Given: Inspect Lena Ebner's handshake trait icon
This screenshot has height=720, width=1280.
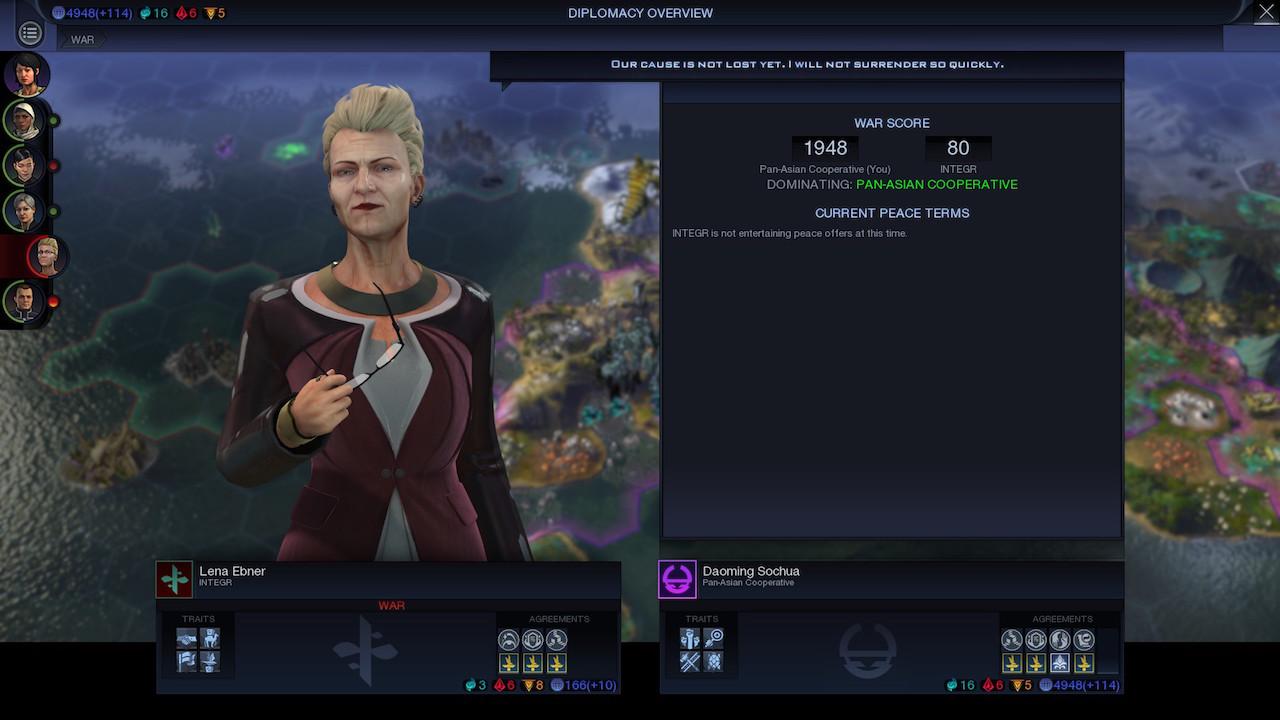Looking at the screenshot, I should pos(187,639).
